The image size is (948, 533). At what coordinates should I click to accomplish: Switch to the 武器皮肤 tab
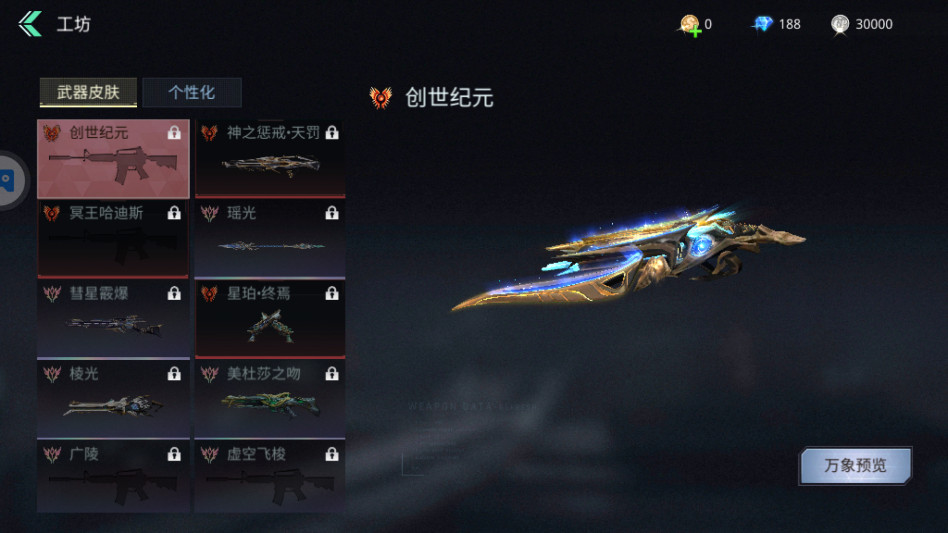88,93
